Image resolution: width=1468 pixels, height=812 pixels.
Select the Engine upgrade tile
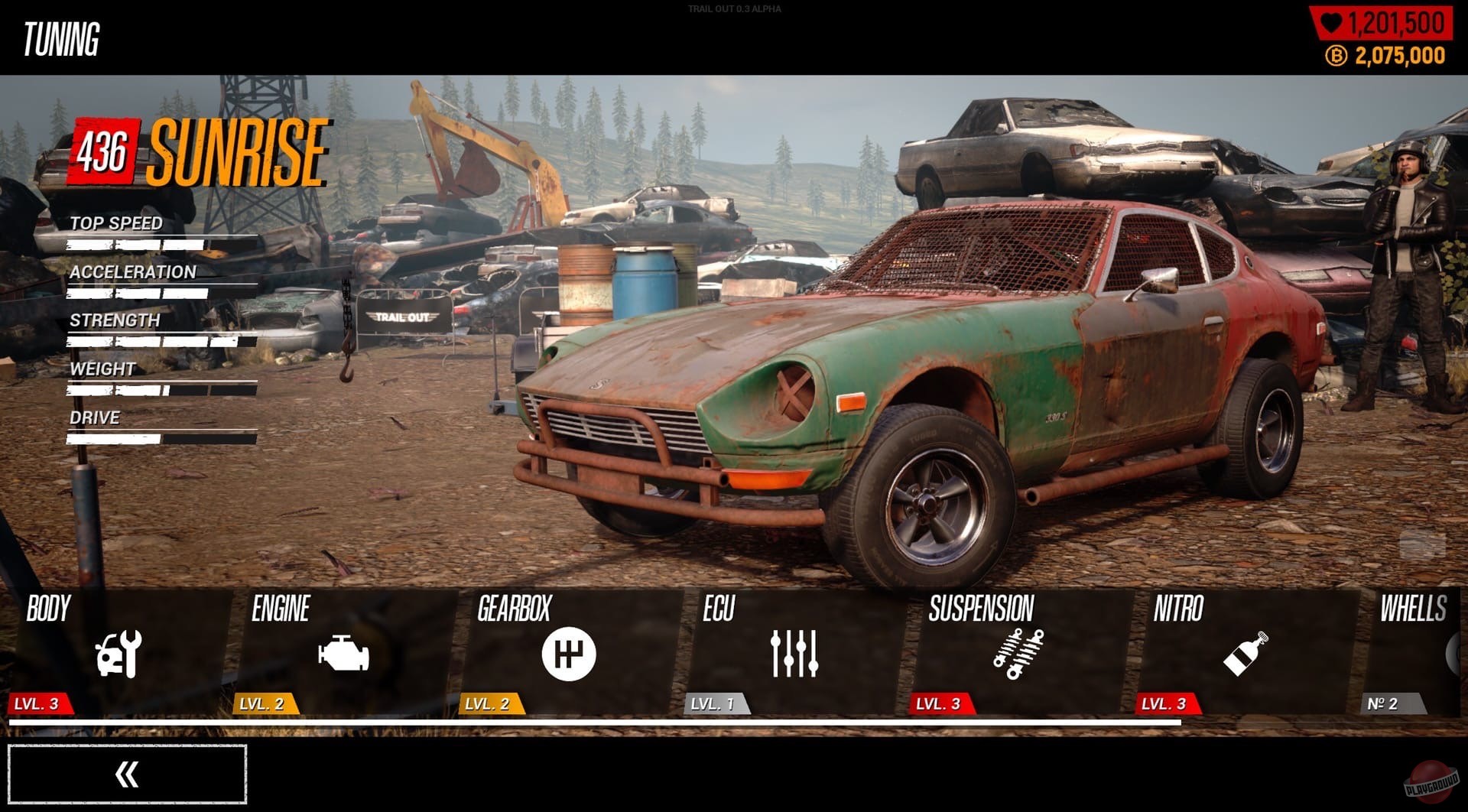click(x=344, y=652)
